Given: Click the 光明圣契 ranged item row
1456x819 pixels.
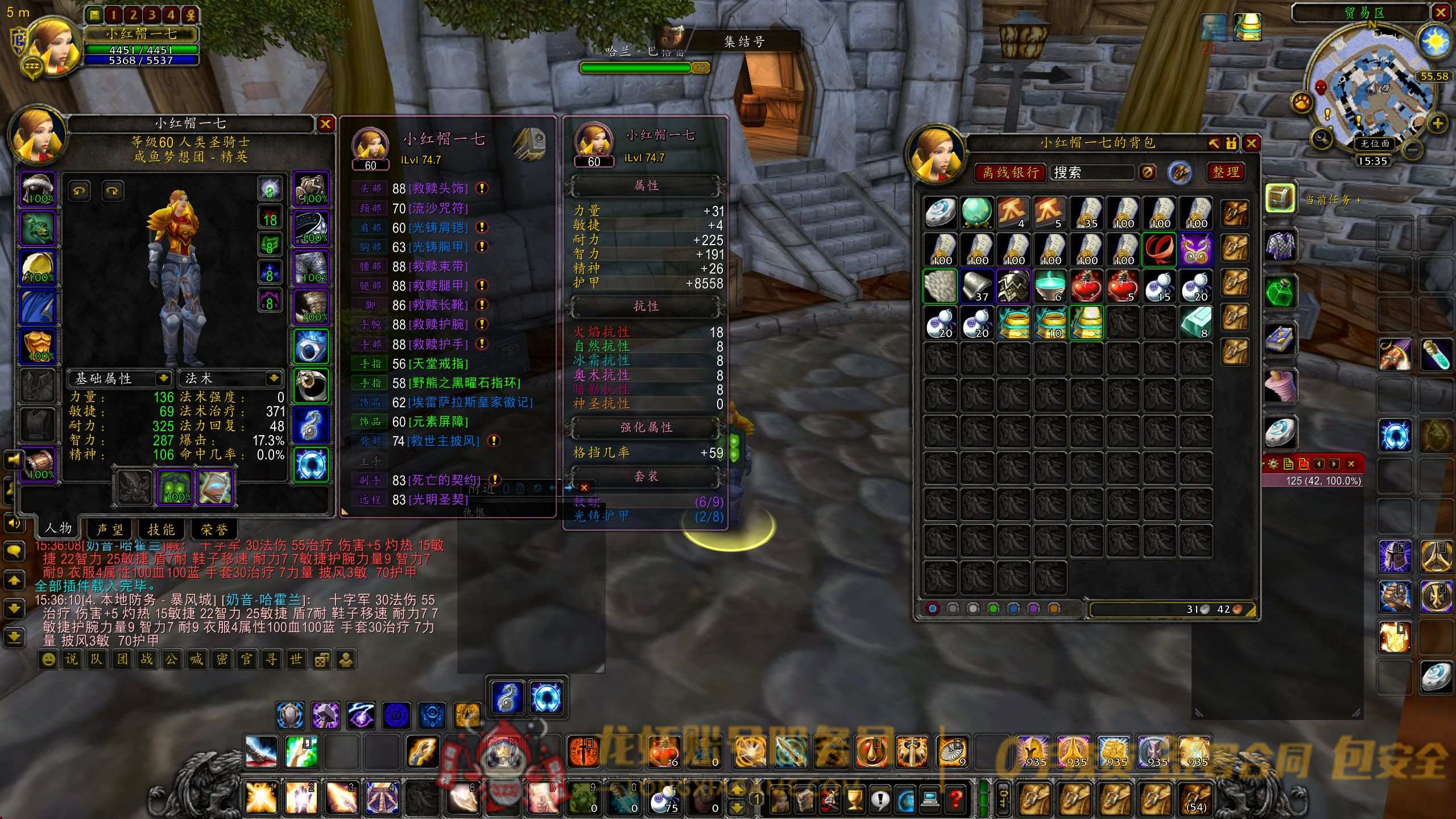Looking at the screenshot, I should (438, 499).
